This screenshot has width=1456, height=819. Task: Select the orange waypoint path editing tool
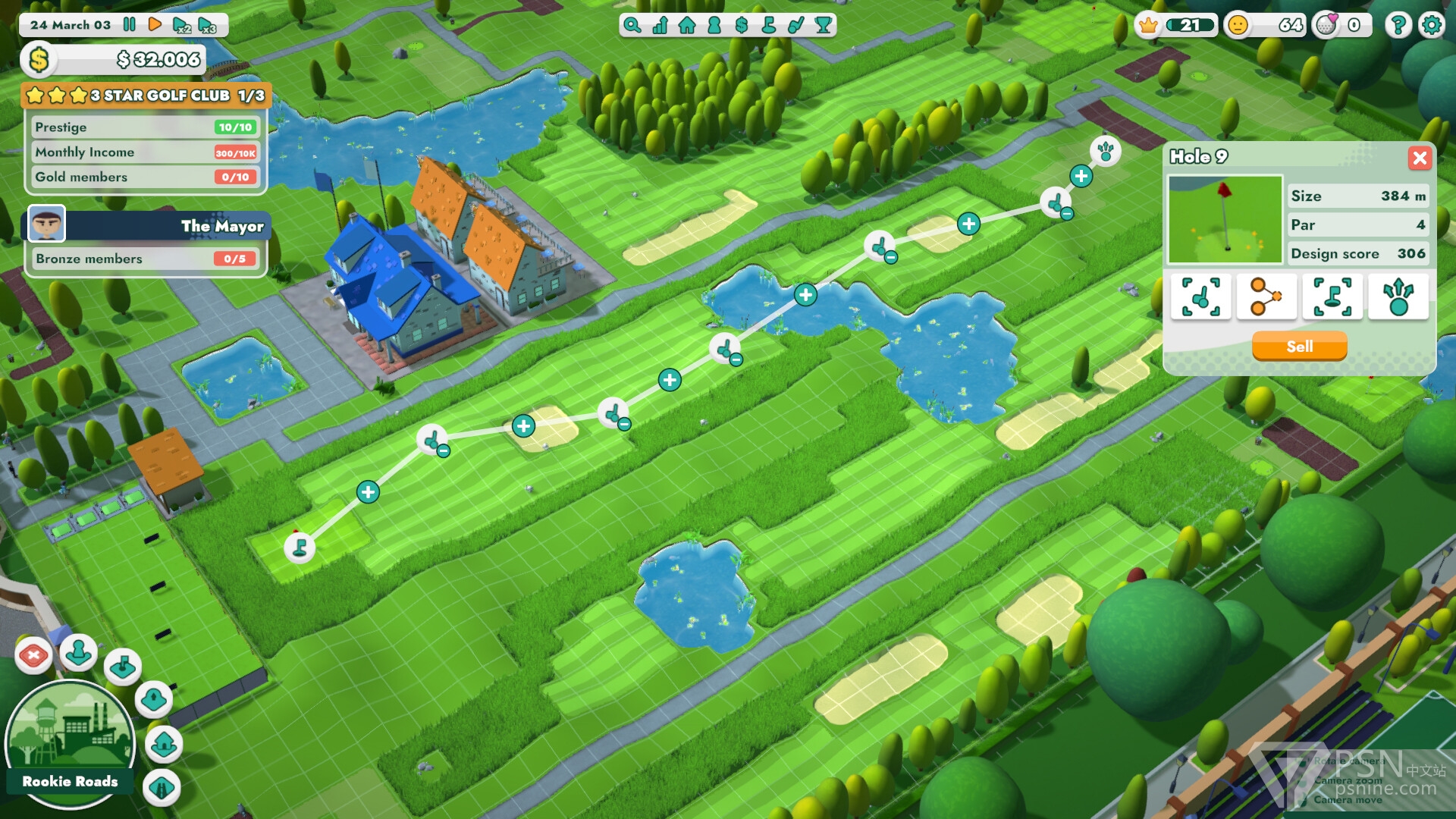[1266, 296]
